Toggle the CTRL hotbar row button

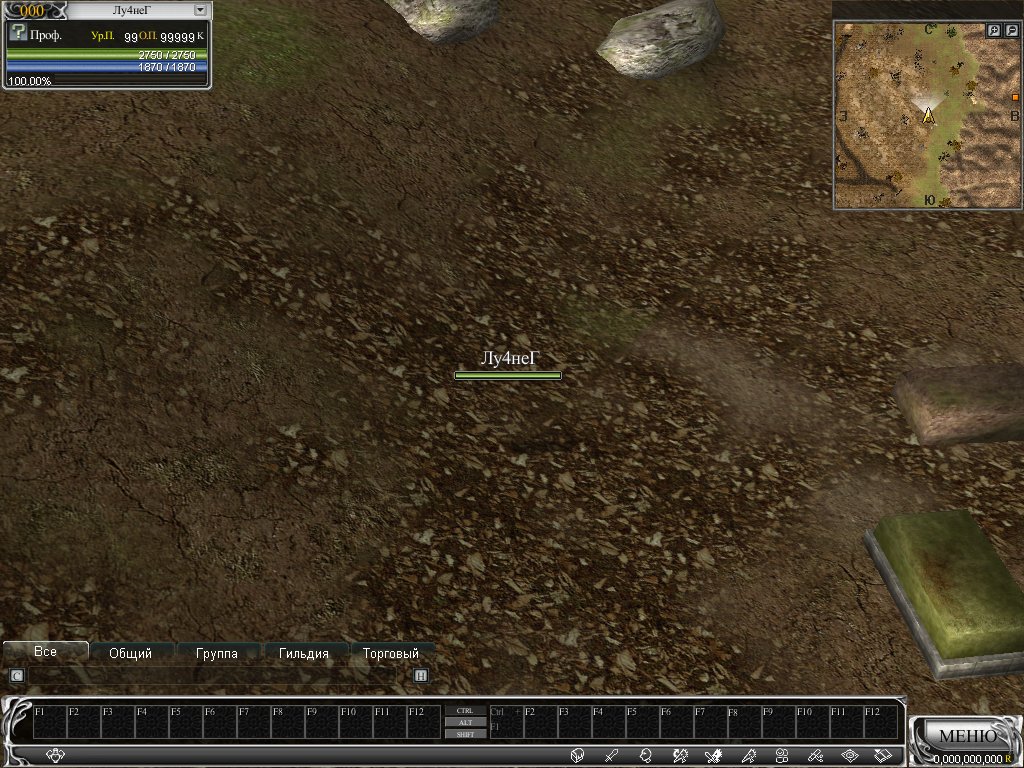465,711
